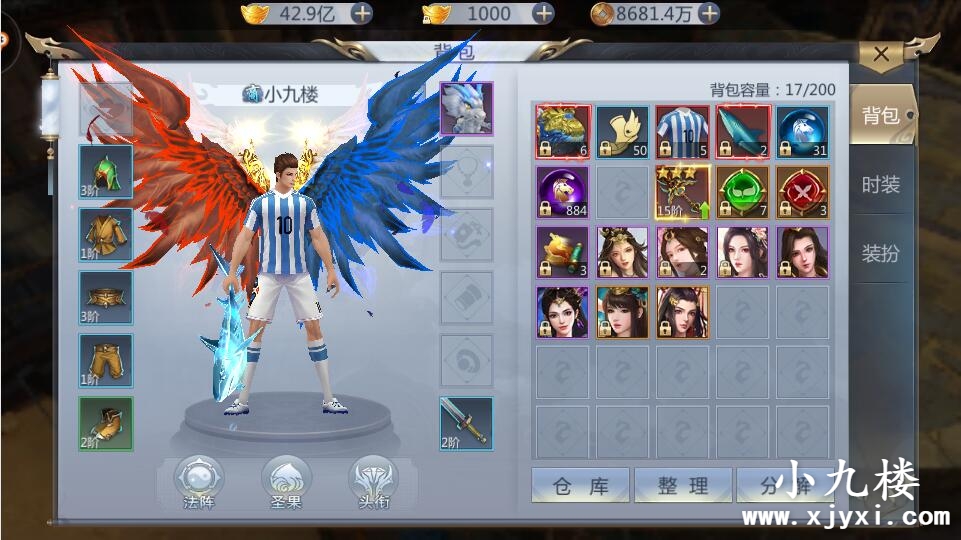Open the 圣果 holy fruit menu
Screen dimensions: 961x540
point(286,483)
